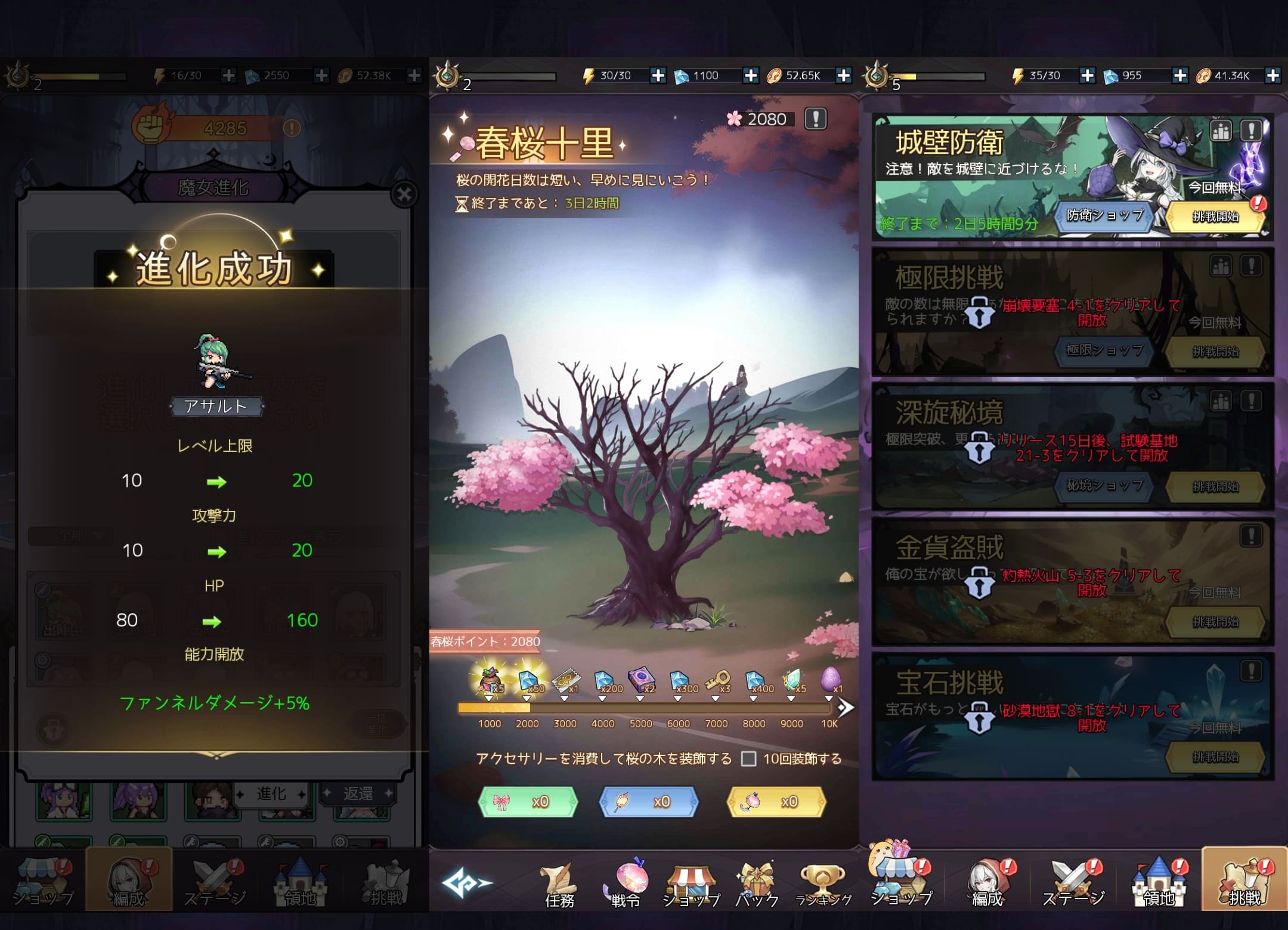Open the 極限ショップ shop
1288x930 pixels.
click(1104, 351)
